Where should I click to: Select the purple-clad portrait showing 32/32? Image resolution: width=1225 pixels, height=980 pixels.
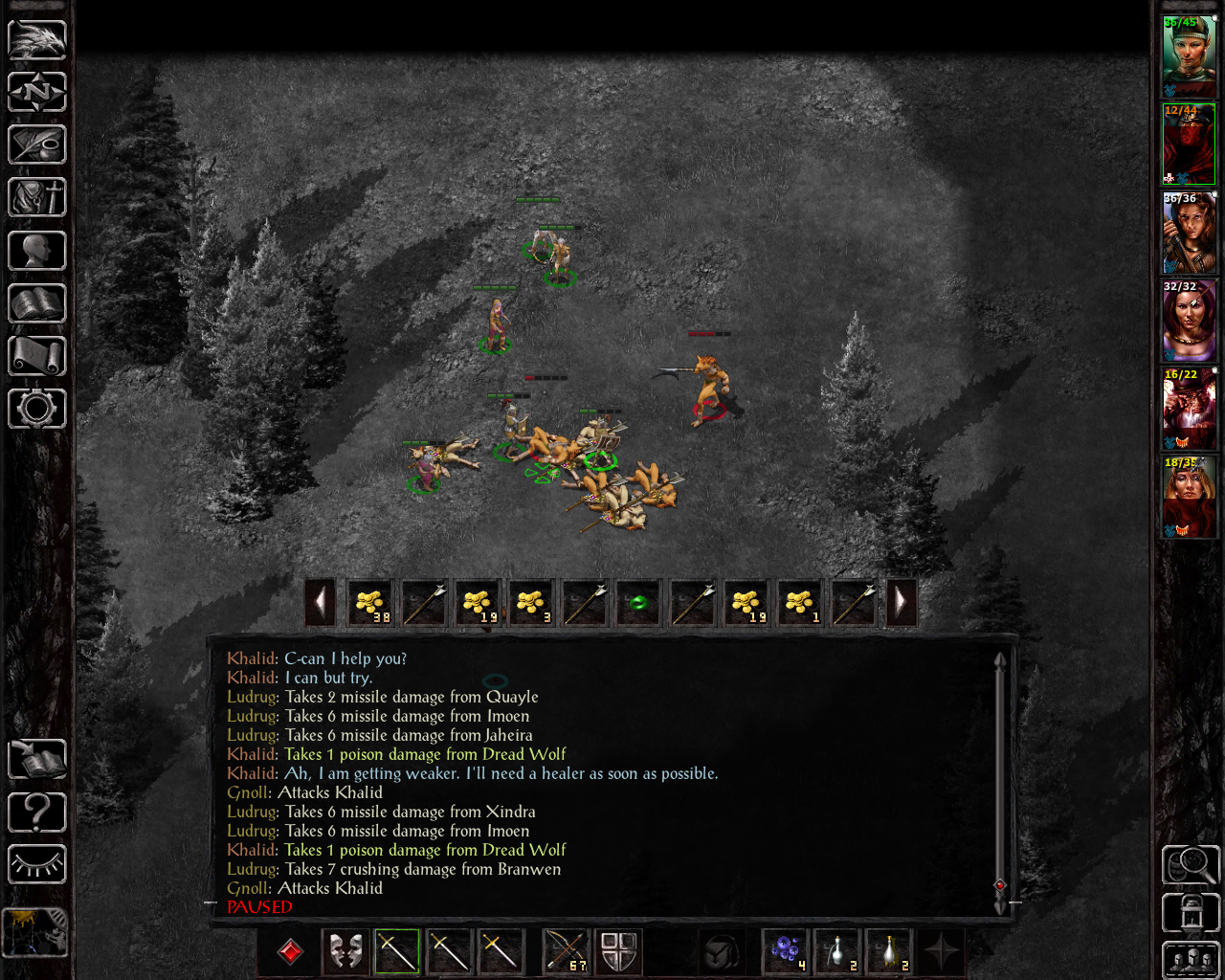click(1188, 321)
